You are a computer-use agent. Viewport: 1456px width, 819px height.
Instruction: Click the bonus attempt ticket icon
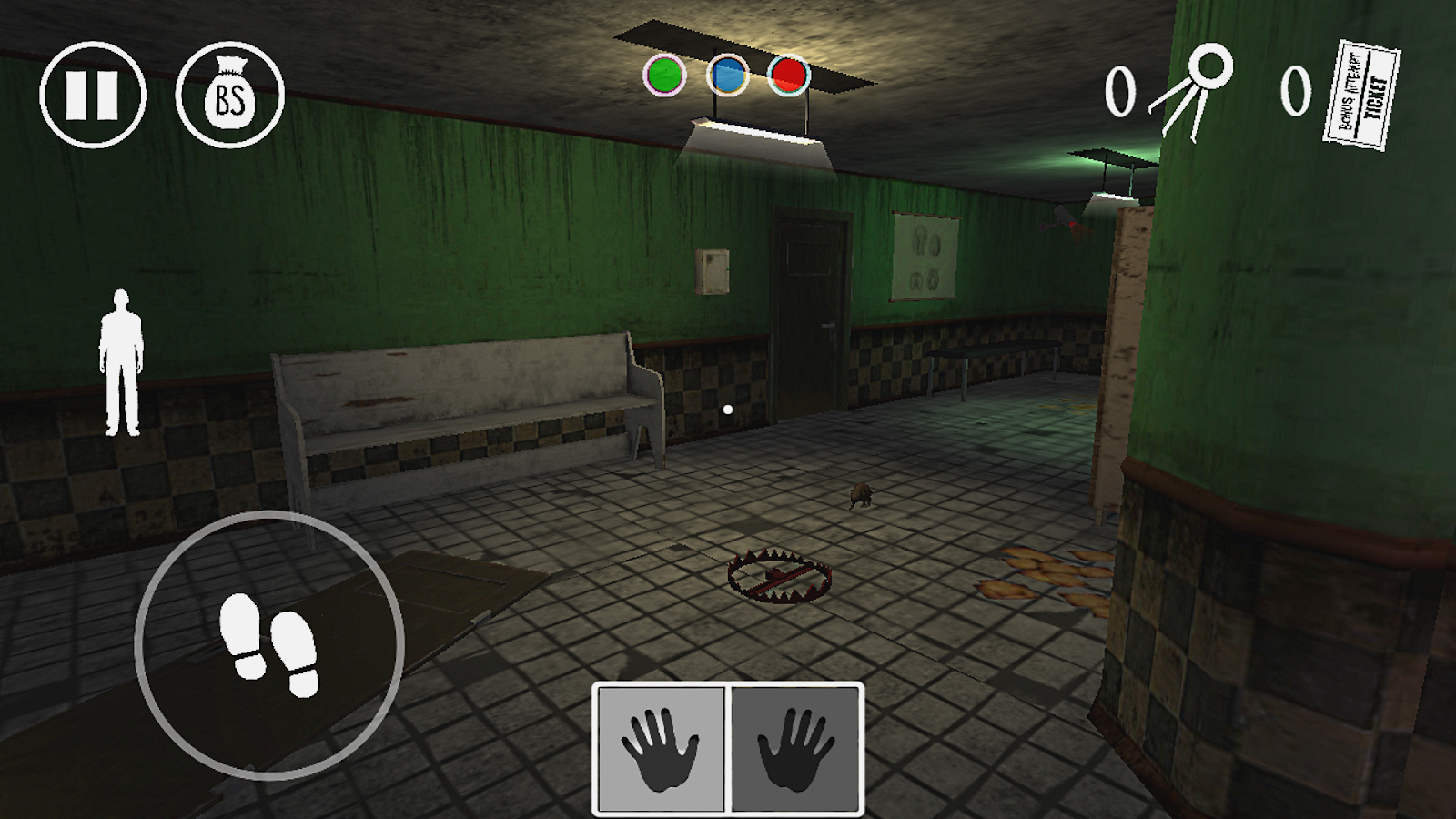tap(1361, 95)
